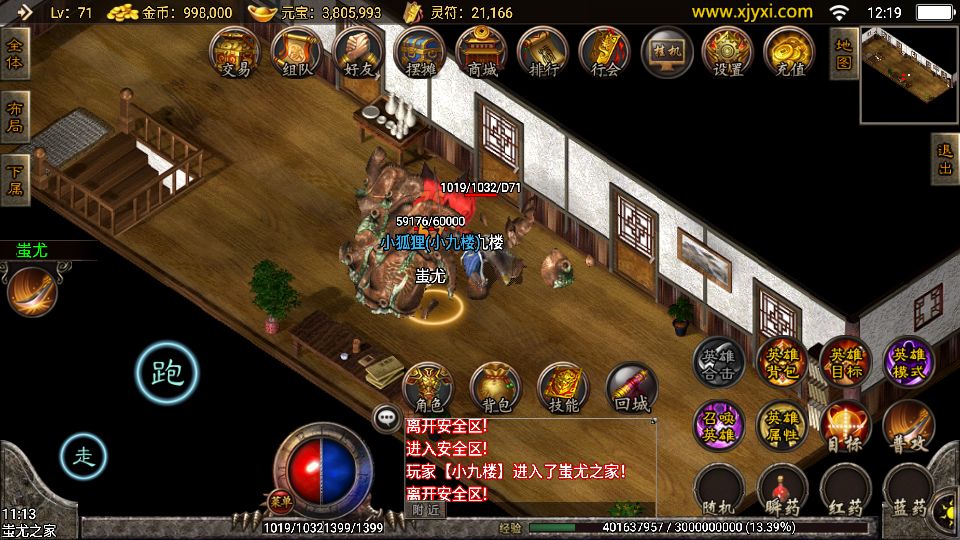The height and width of the screenshot is (540, 960).
Task: View the 排行 rankings
Action: click(543, 51)
